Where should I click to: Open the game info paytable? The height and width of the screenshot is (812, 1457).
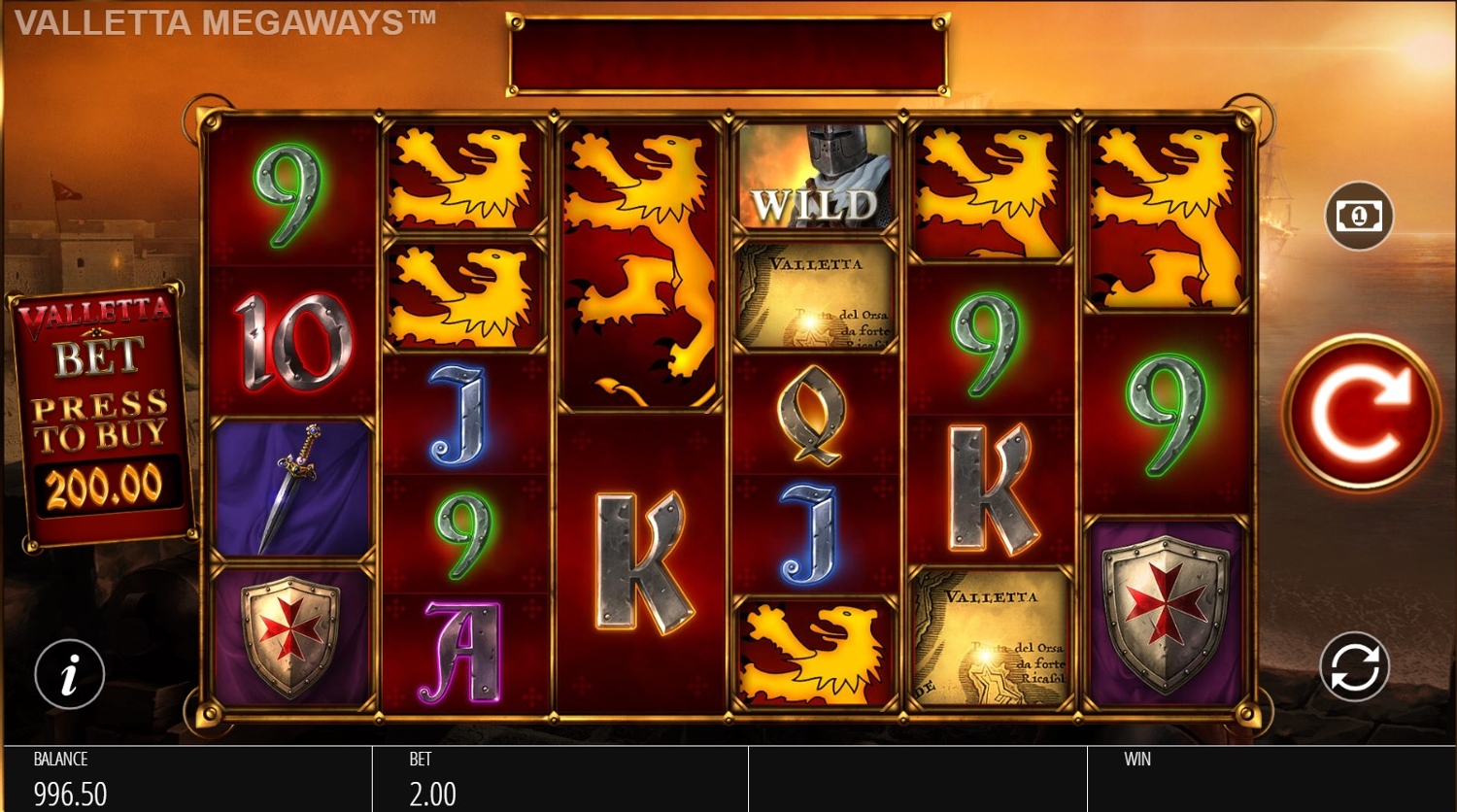69,674
